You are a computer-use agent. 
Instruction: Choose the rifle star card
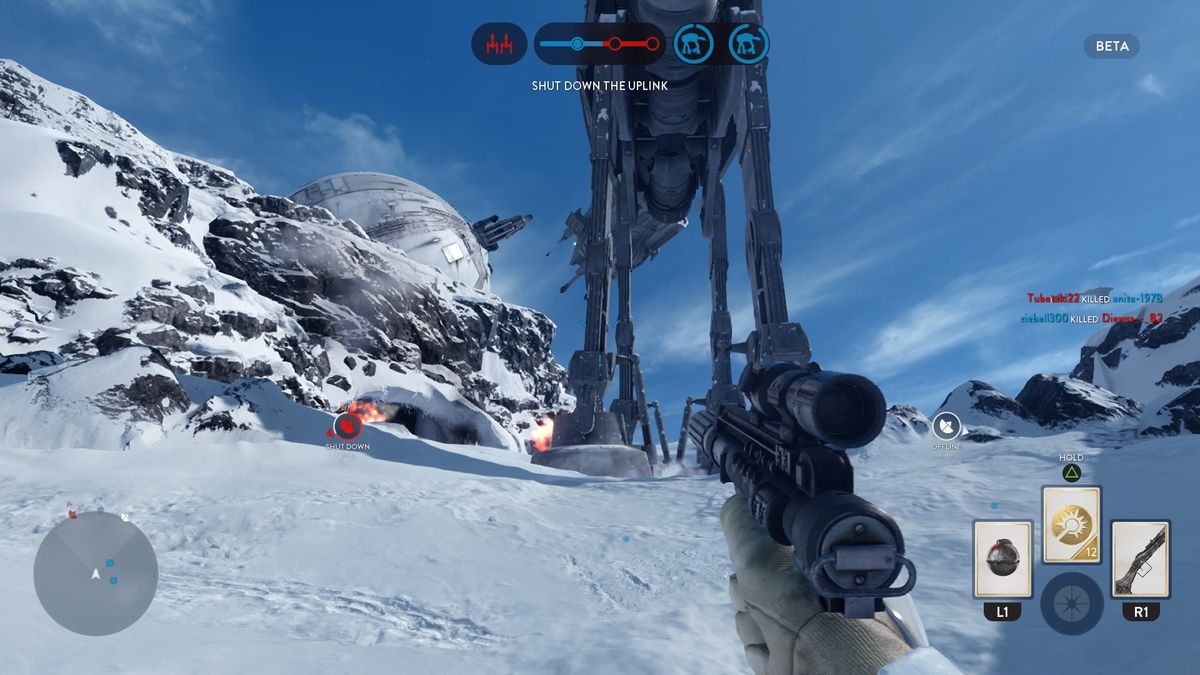click(x=1140, y=559)
